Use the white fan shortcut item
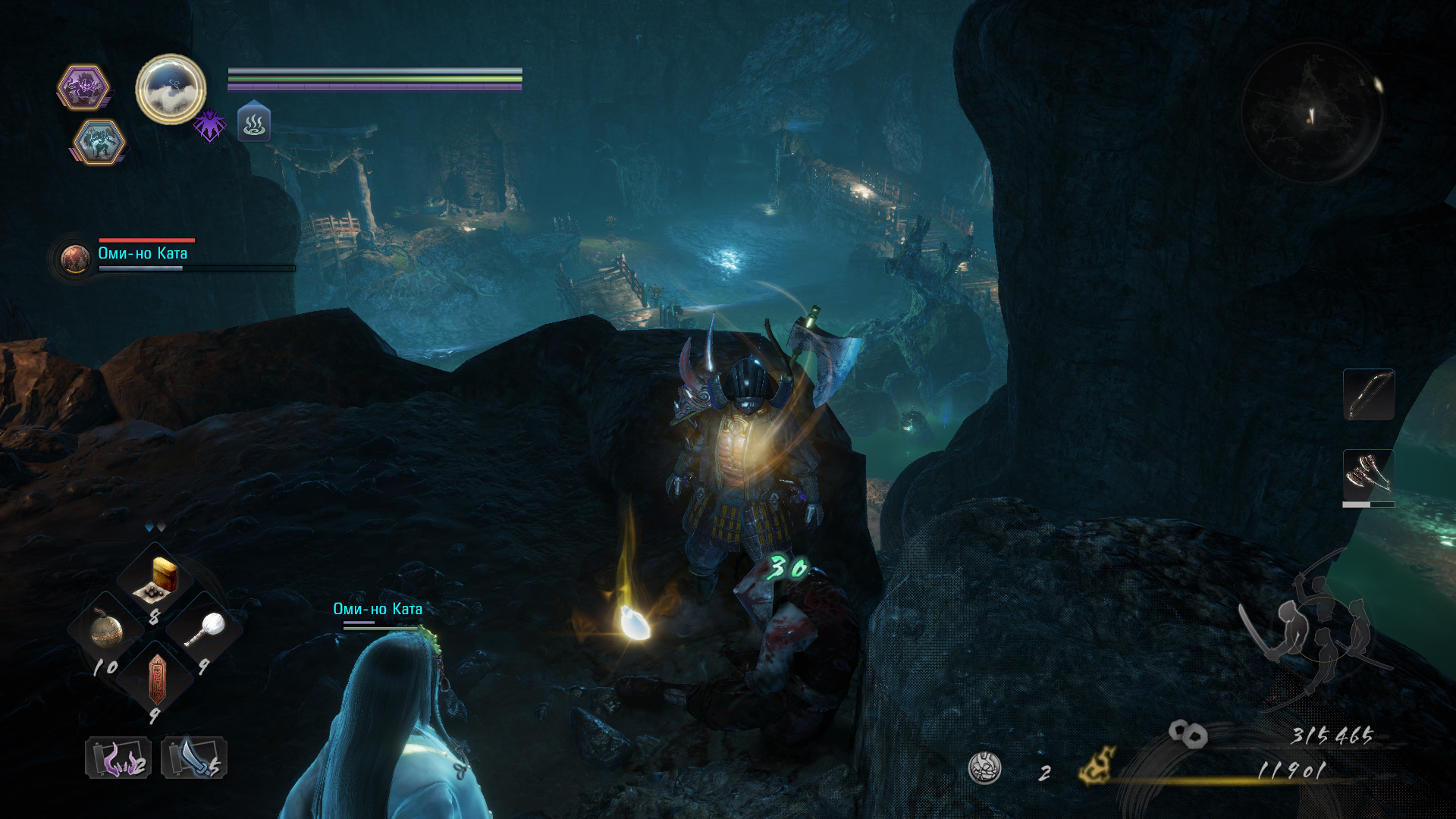This screenshot has width=1456, height=819. (x=206, y=629)
